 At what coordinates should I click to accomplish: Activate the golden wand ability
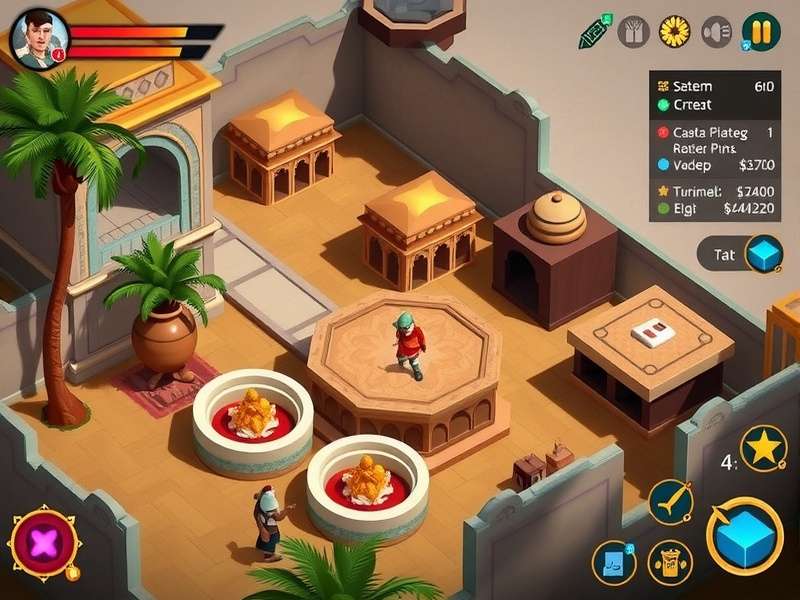coord(670,502)
